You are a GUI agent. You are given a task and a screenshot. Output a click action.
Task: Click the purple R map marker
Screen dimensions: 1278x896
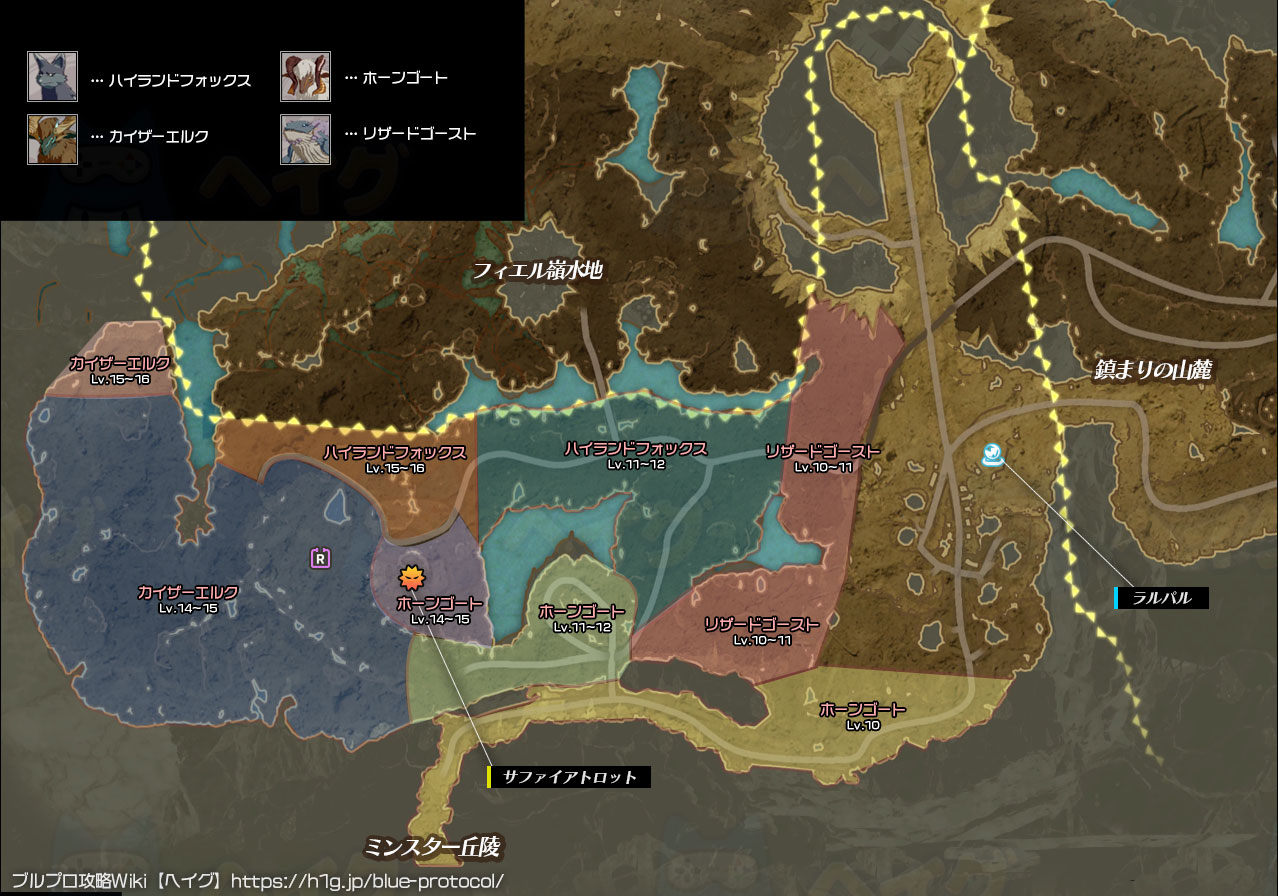[x=320, y=558]
